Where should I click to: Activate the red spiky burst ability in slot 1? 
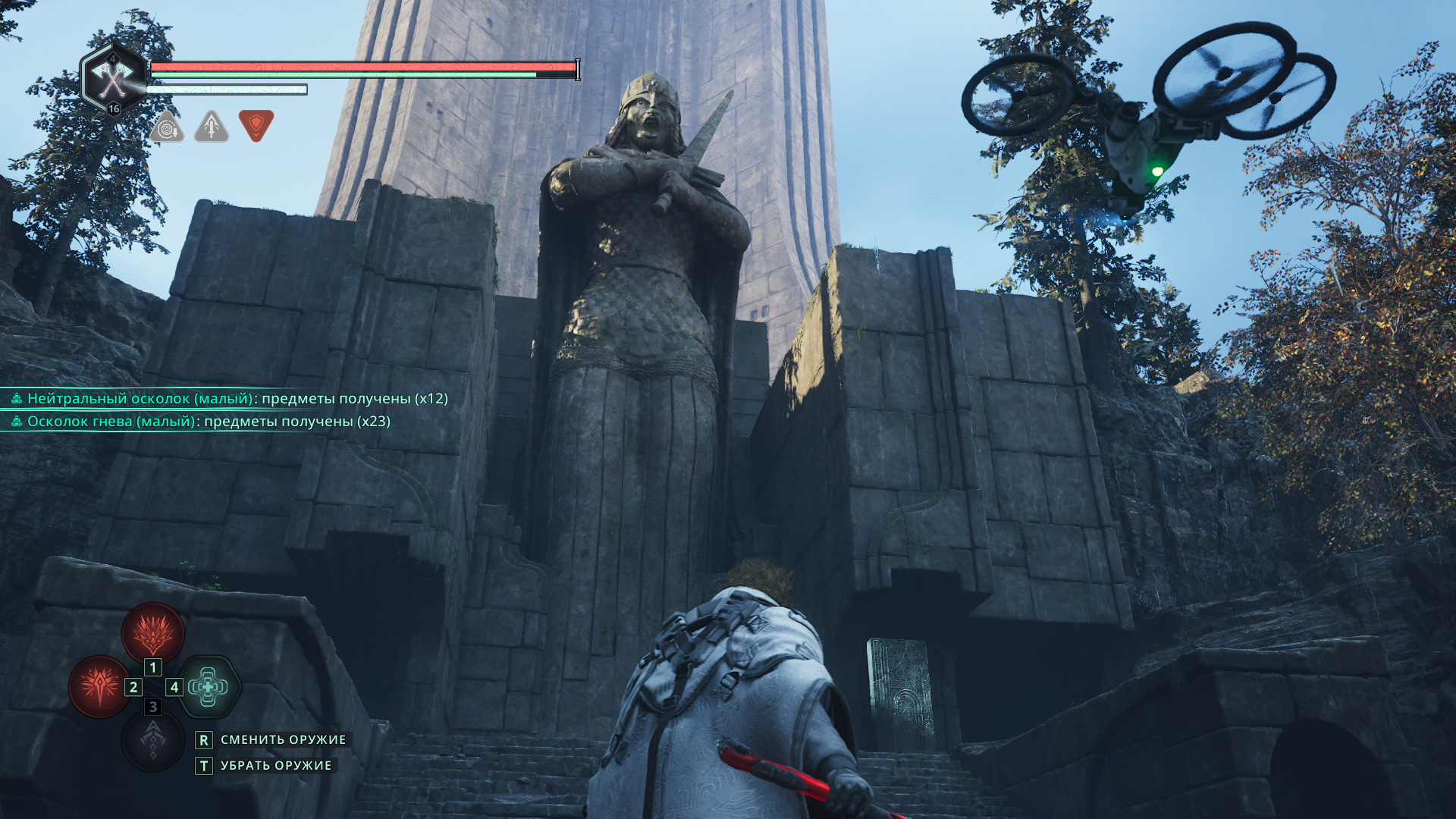153,632
